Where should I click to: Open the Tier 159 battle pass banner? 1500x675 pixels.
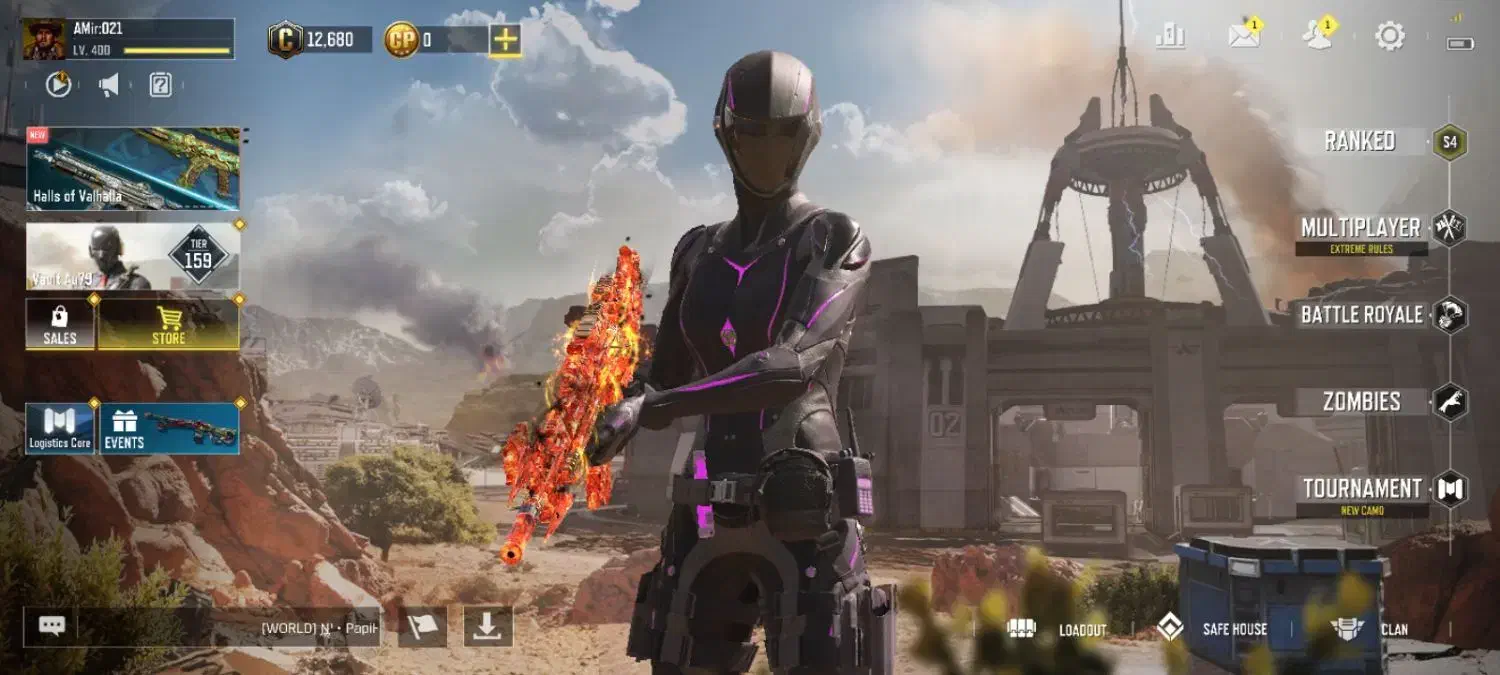pos(133,256)
